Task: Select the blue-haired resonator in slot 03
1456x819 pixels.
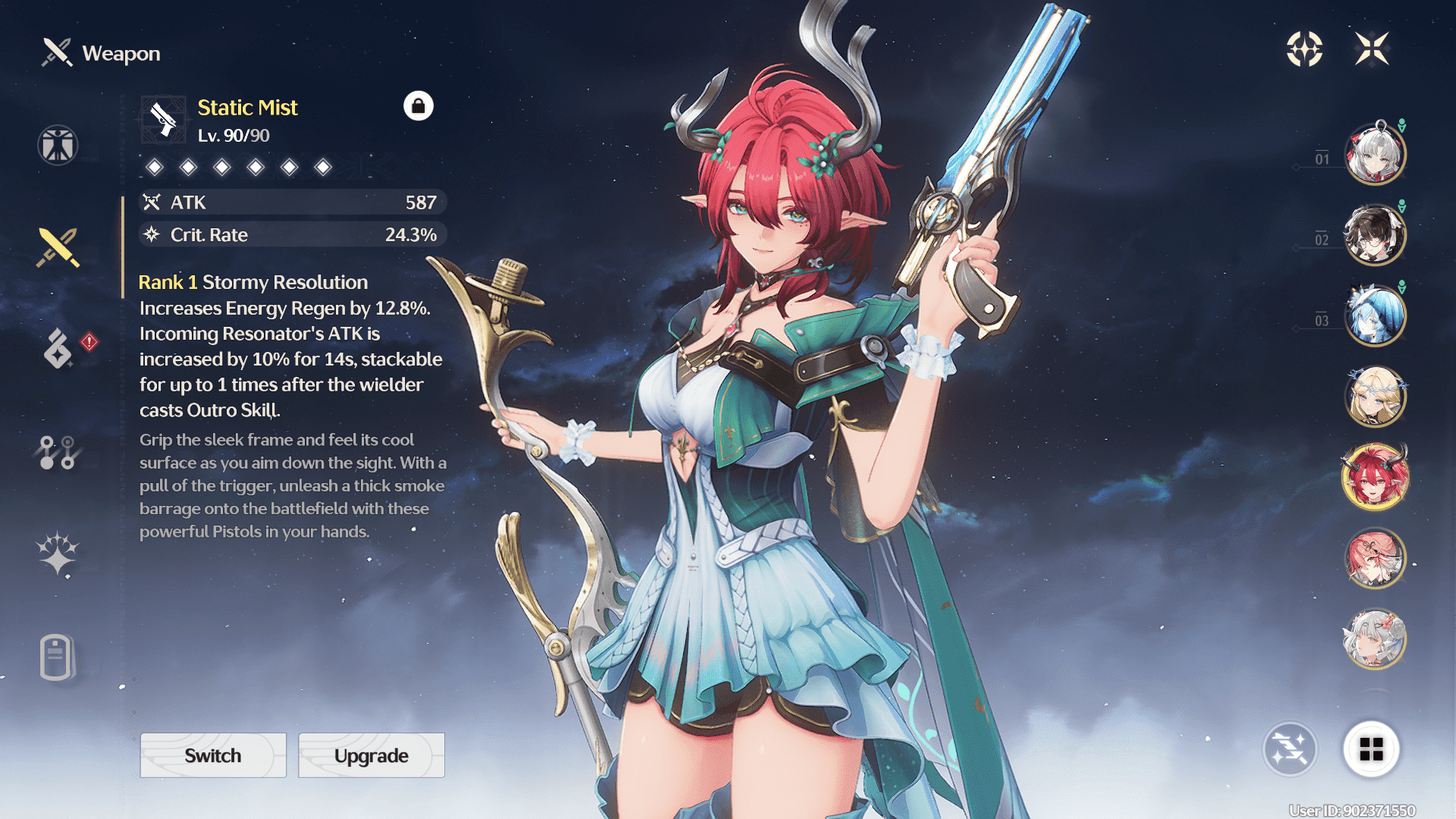Action: click(x=1375, y=315)
